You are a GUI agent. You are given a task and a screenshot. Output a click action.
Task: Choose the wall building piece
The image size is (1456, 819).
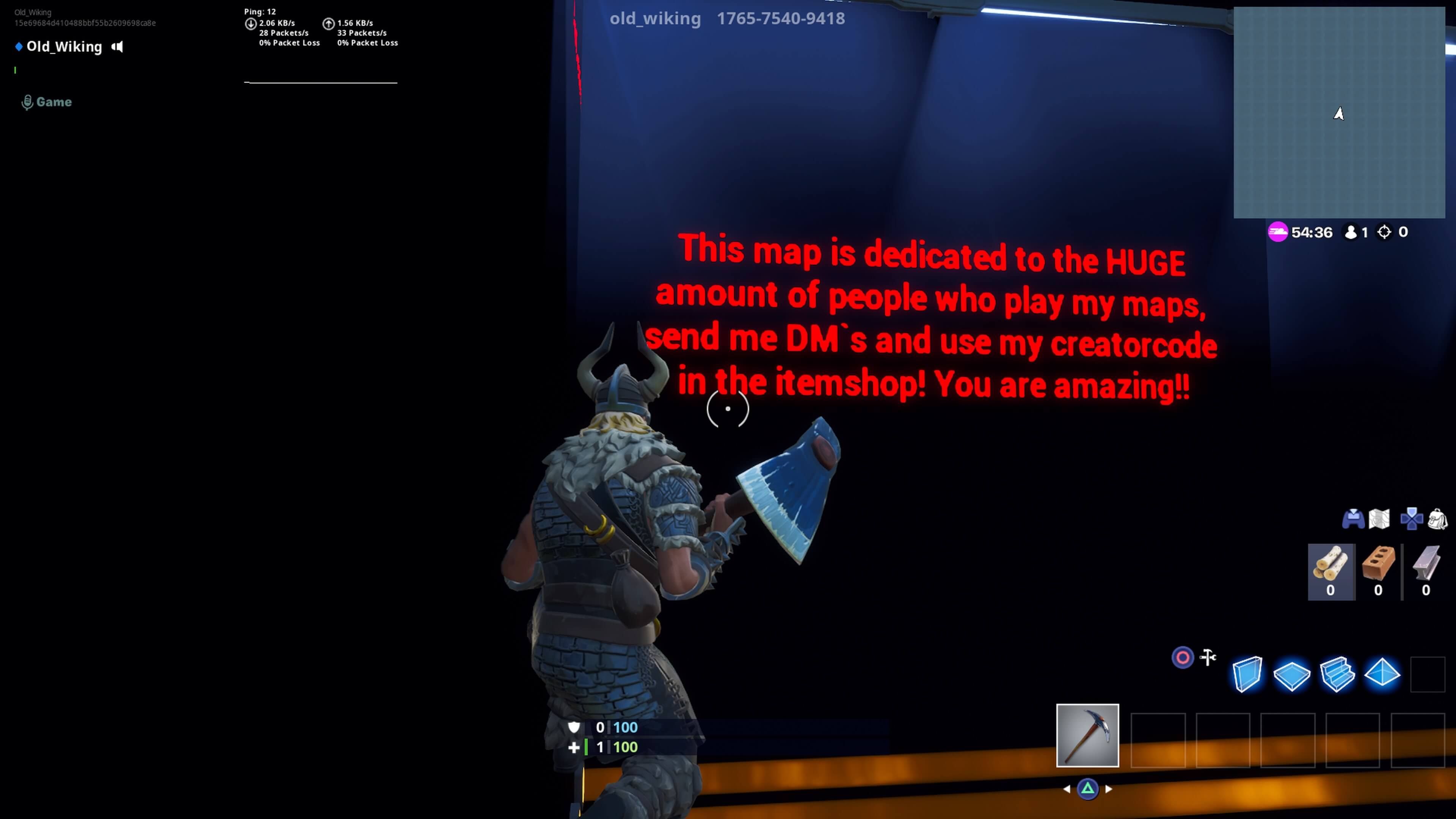click(1247, 674)
